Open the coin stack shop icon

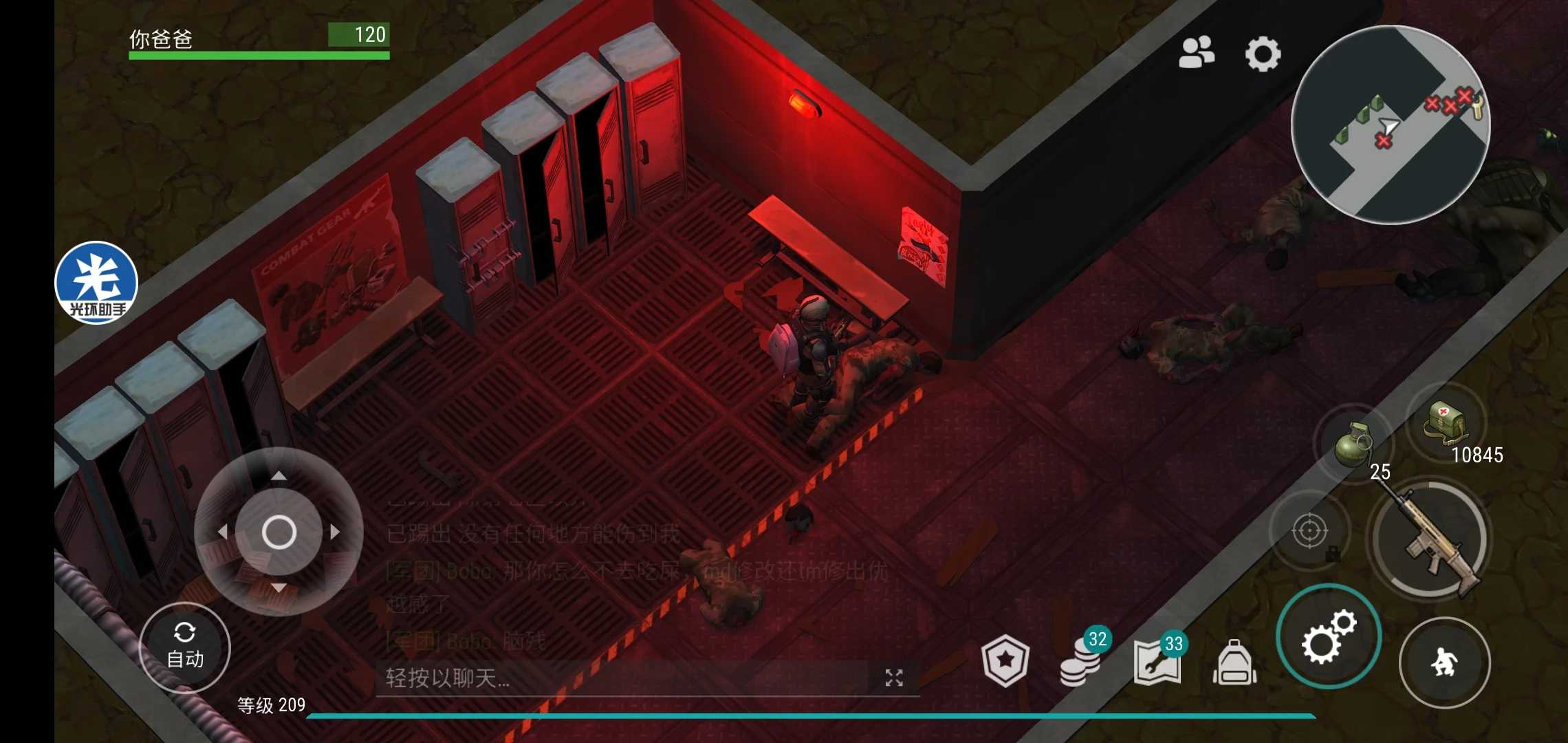pos(1081,663)
